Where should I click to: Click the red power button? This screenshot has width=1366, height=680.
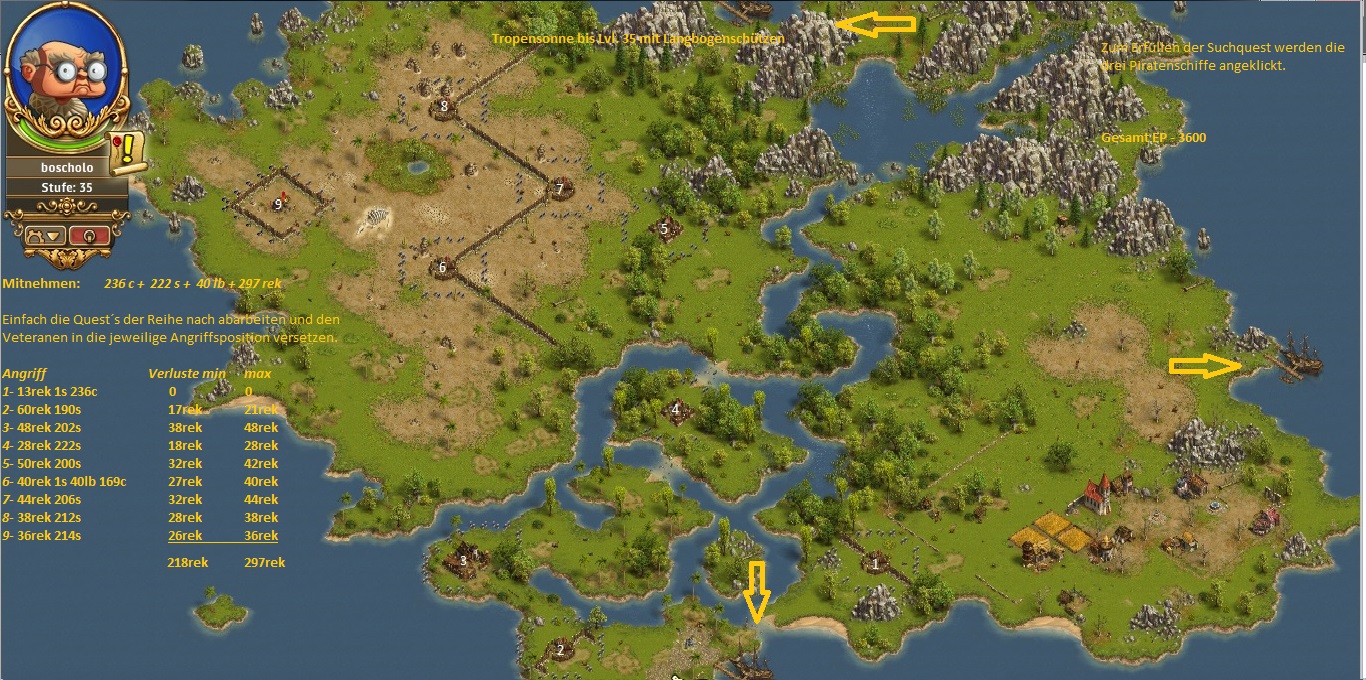coord(91,235)
